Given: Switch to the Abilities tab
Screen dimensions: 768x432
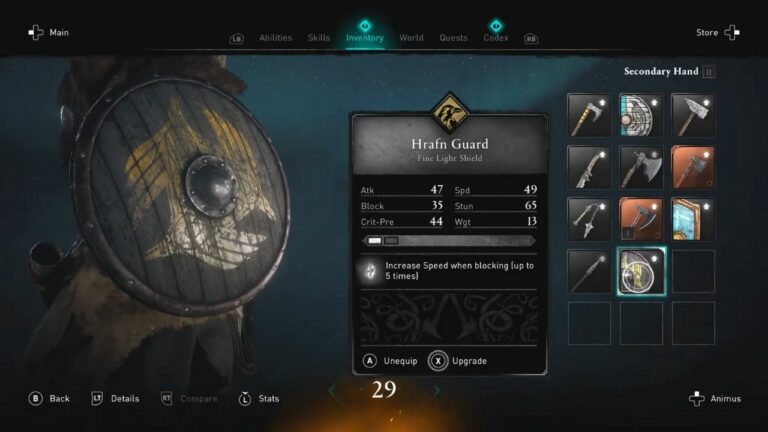Looking at the screenshot, I should coord(275,38).
